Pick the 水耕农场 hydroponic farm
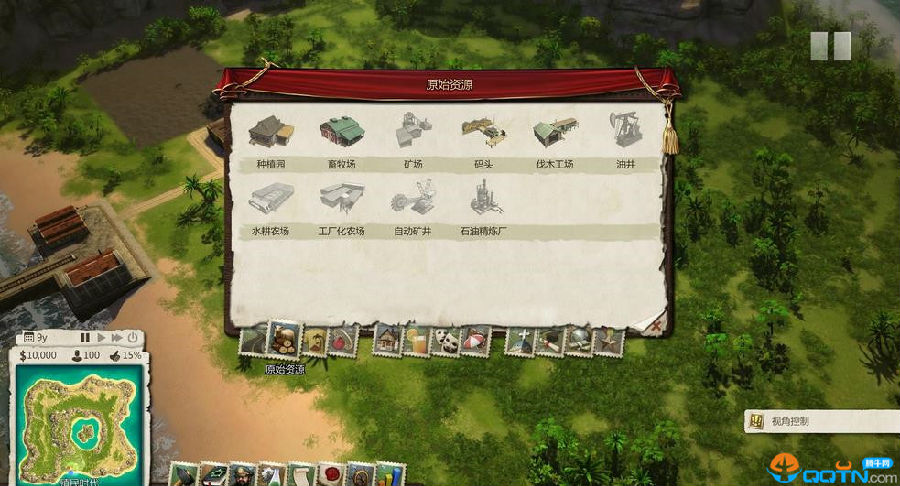This screenshot has width=900, height=486. pos(269,201)
